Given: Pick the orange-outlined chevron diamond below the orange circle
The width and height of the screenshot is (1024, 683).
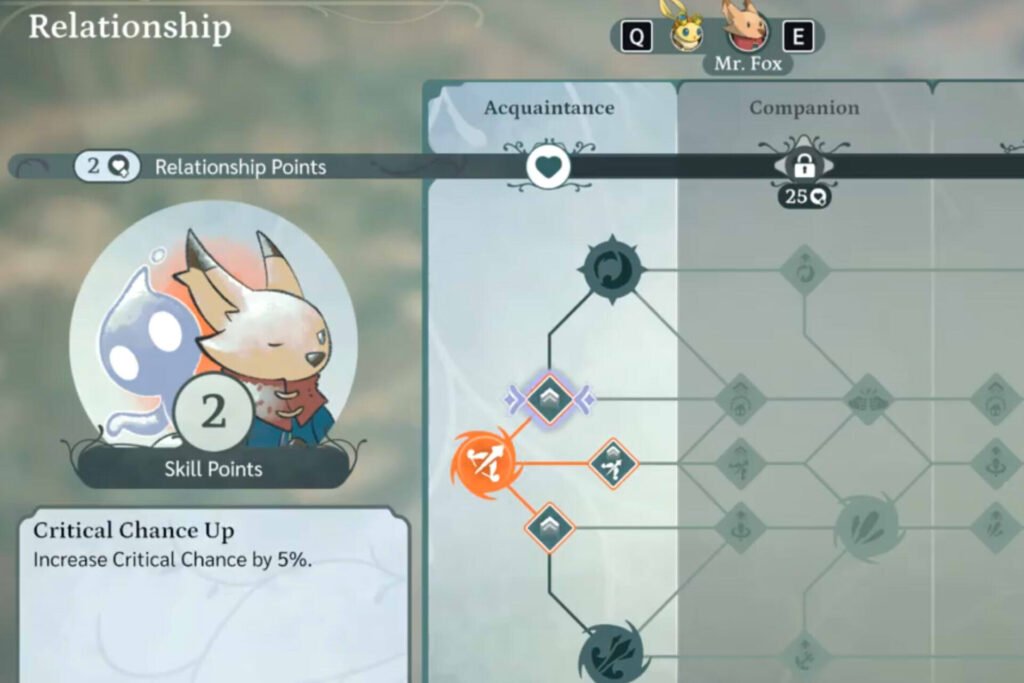Looking at the screenshot, I should click(549, 527).
